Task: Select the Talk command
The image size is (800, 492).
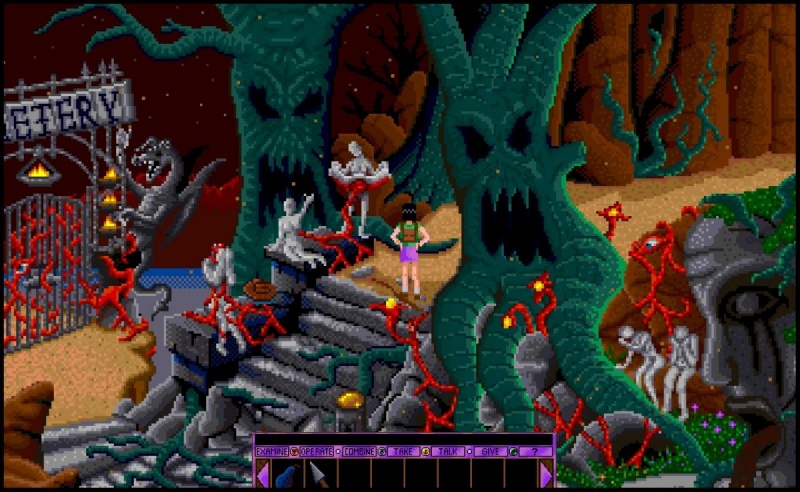Action: tap(447, 452)
